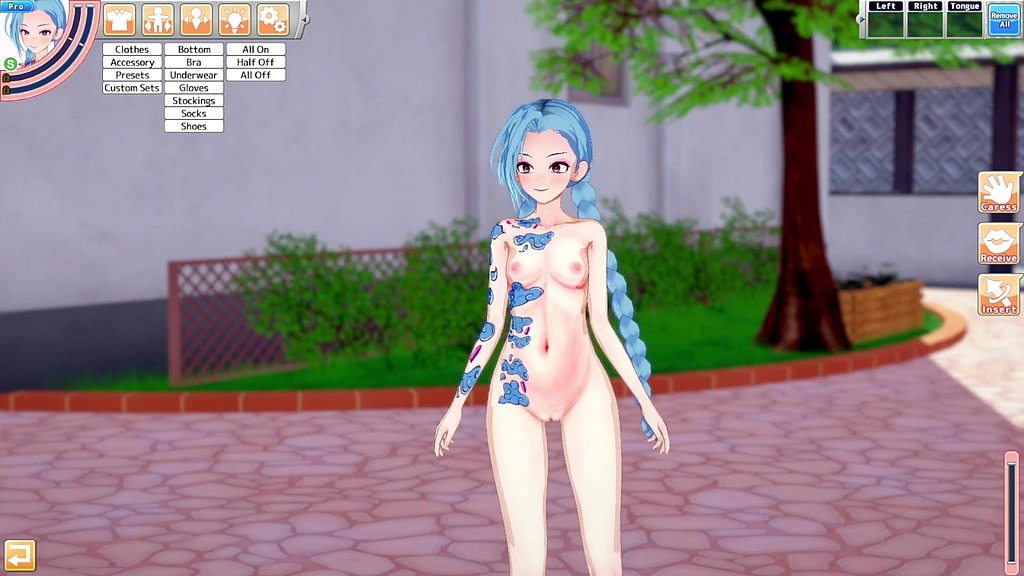The image size is (1024, 576).
Task: Toggle the Socks clothing item
Action: 194,114
